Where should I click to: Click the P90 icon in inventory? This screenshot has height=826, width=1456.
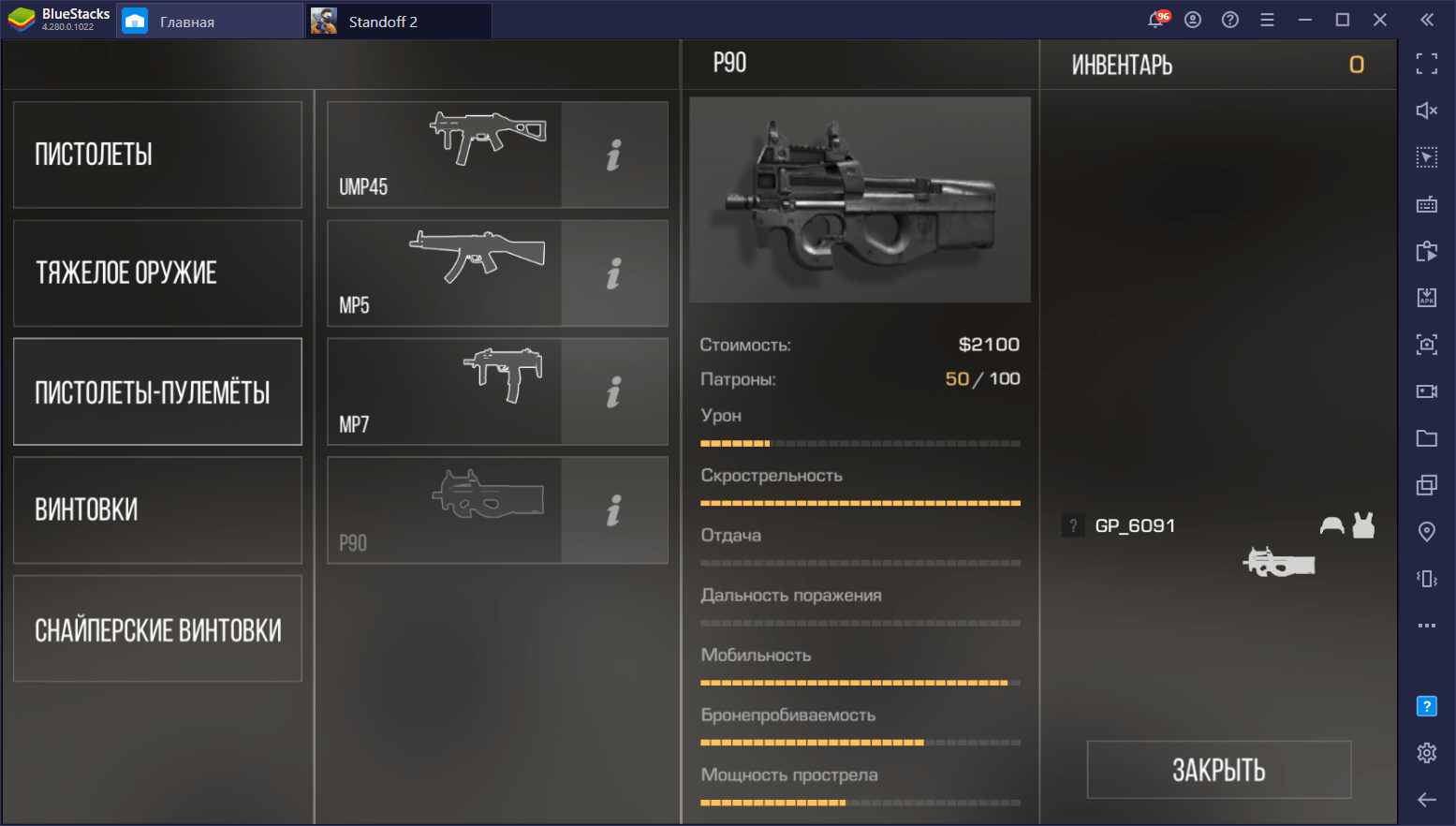pyautogui.click(x=1279, y=562)
